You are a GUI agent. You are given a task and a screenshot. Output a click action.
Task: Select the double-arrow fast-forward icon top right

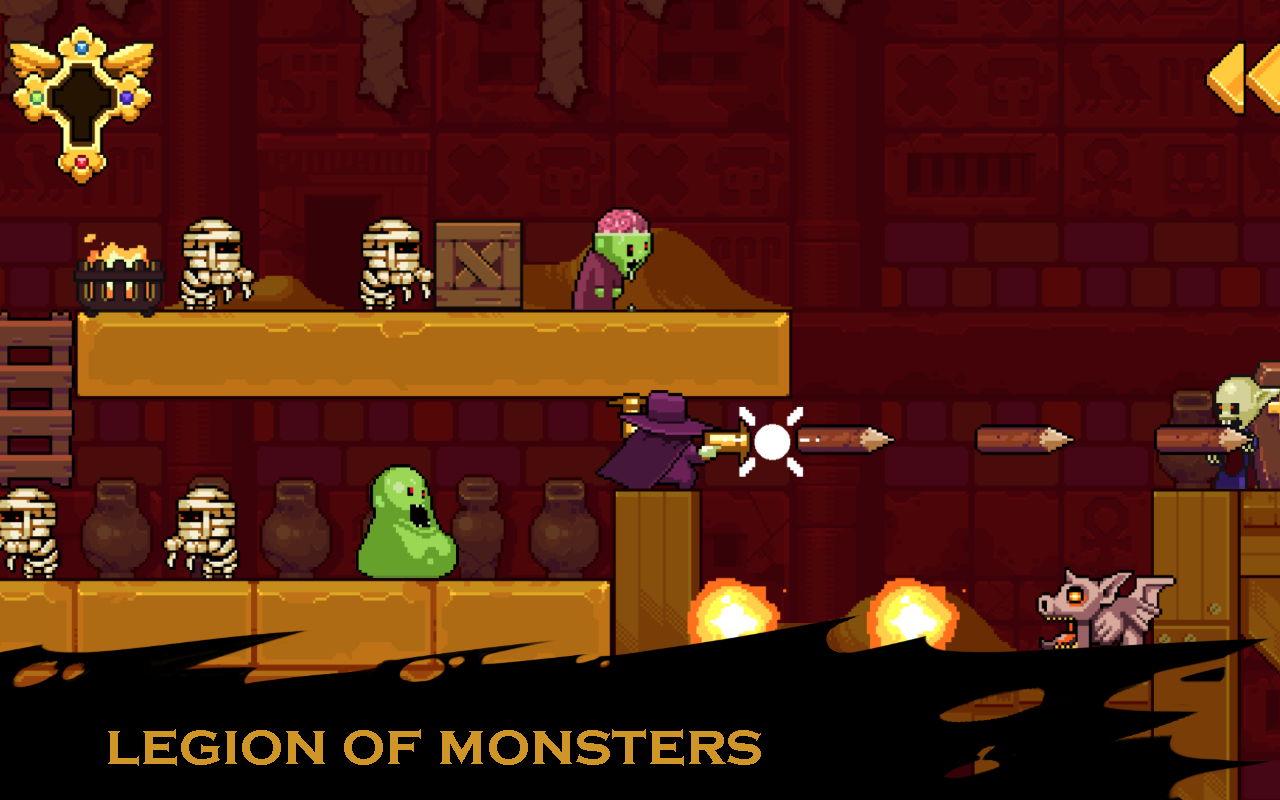tap(1245, 80)
